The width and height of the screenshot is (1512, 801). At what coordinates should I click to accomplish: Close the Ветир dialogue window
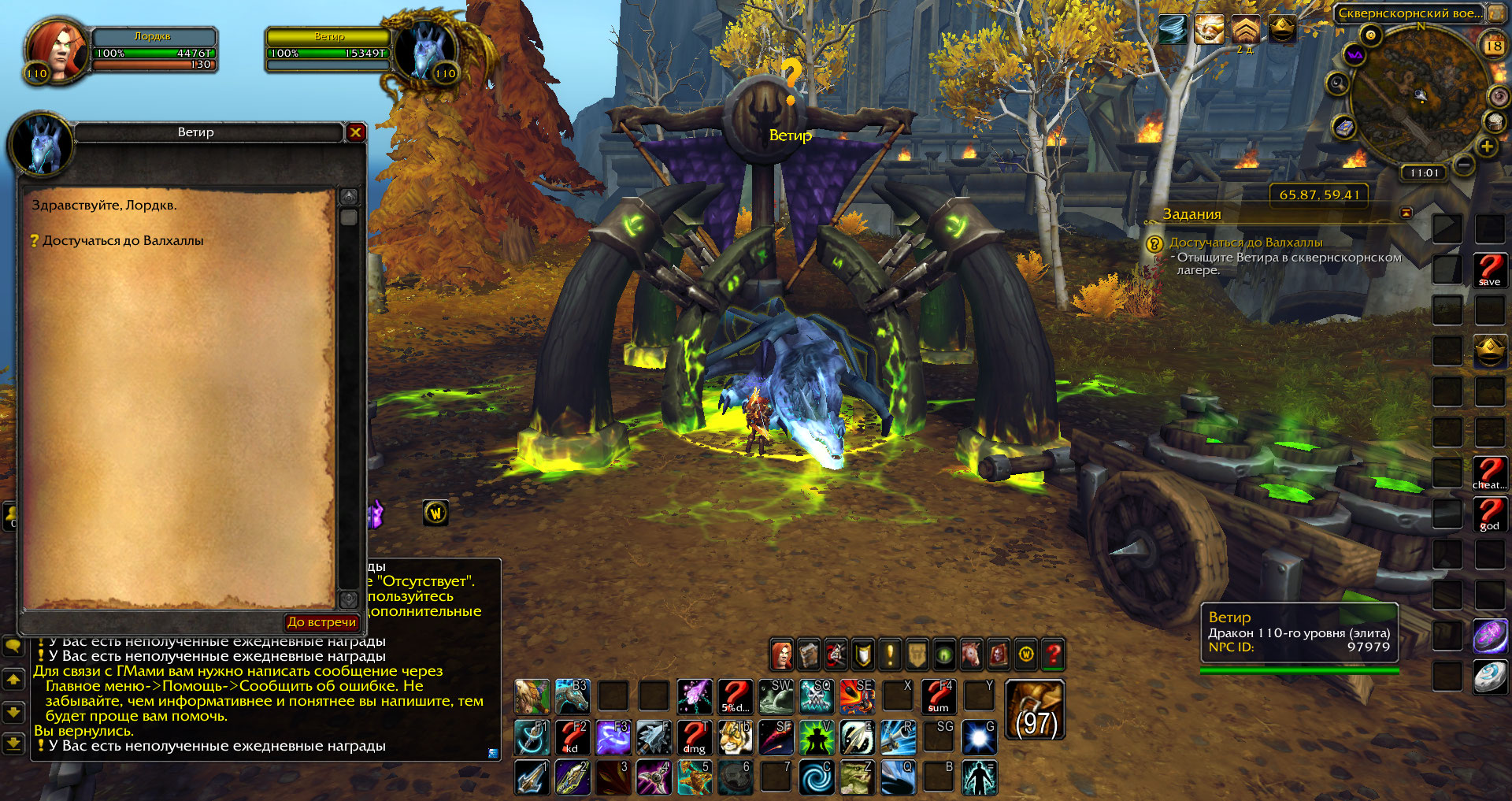click(355, 132)
